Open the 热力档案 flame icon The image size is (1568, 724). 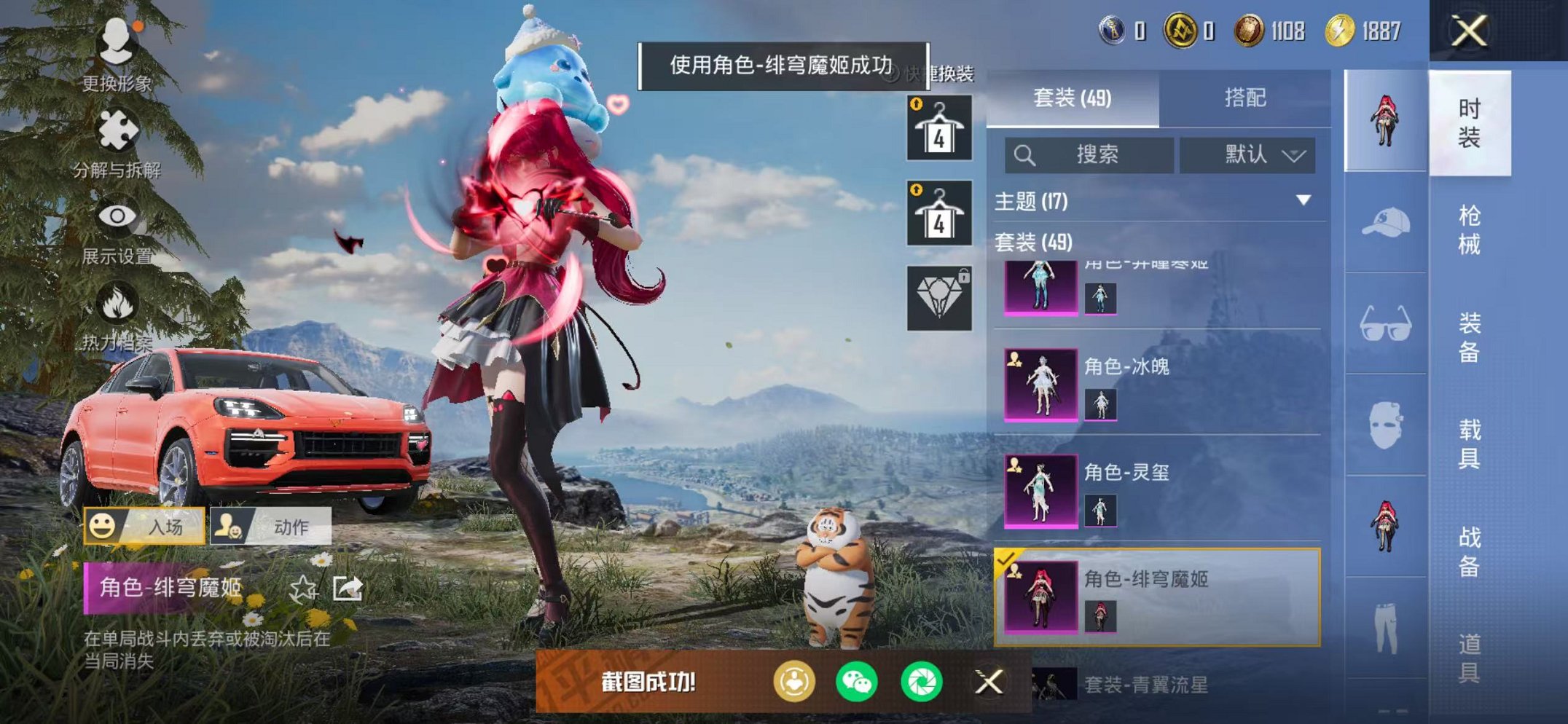click(119, 301)
